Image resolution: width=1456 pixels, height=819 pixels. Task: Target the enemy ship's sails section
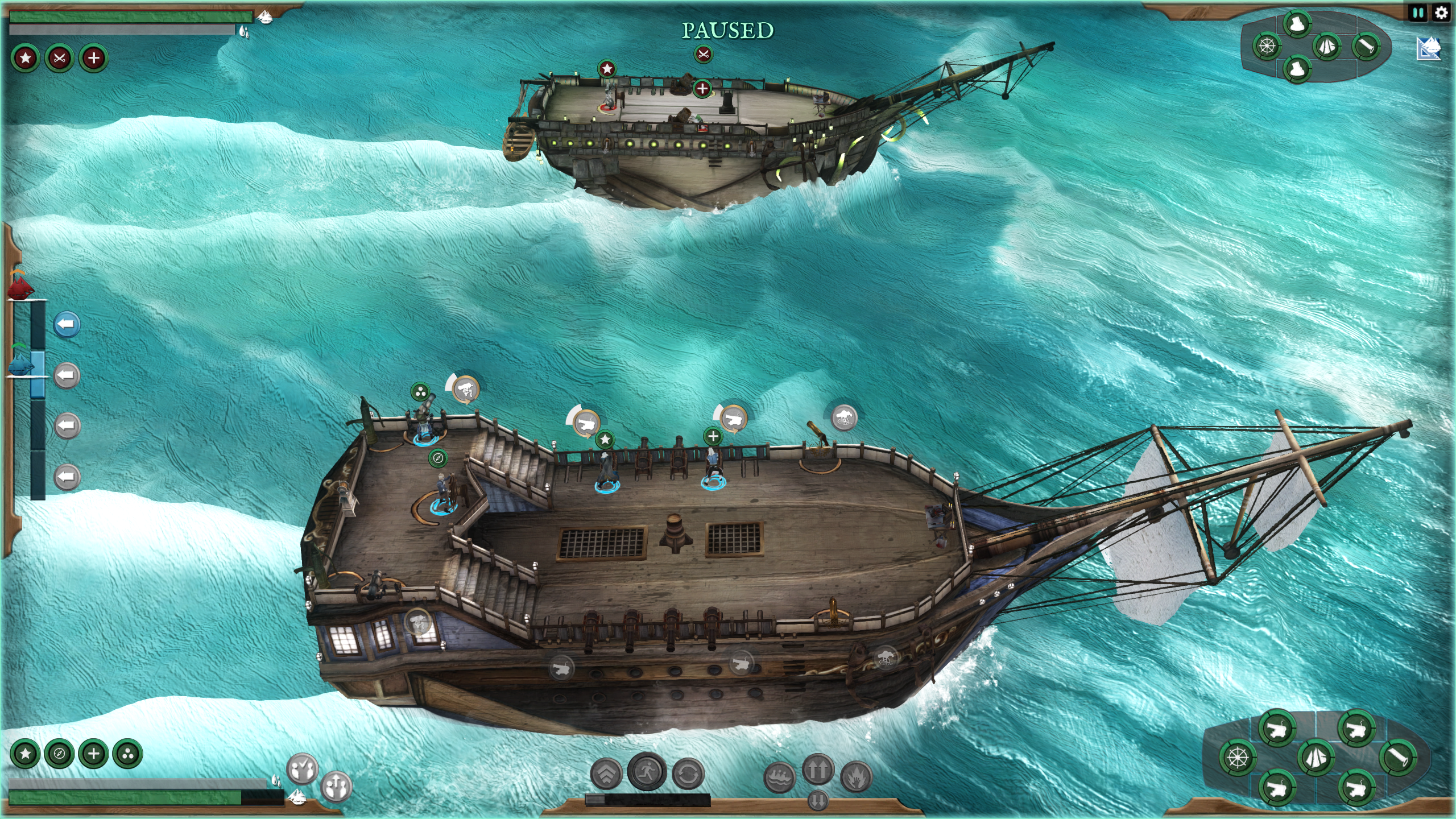pos(1327,46)
